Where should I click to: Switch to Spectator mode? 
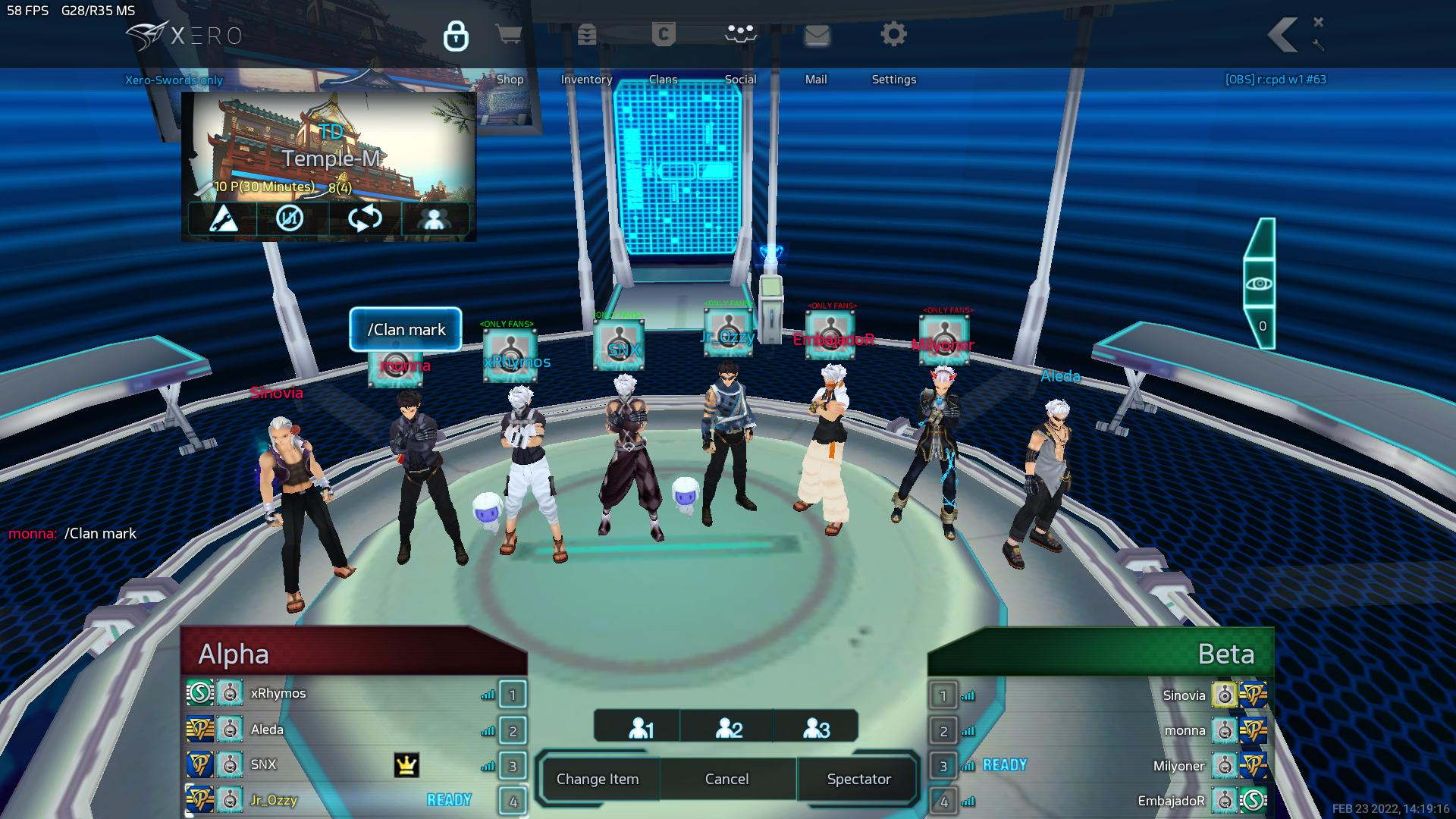click(858, 779)
